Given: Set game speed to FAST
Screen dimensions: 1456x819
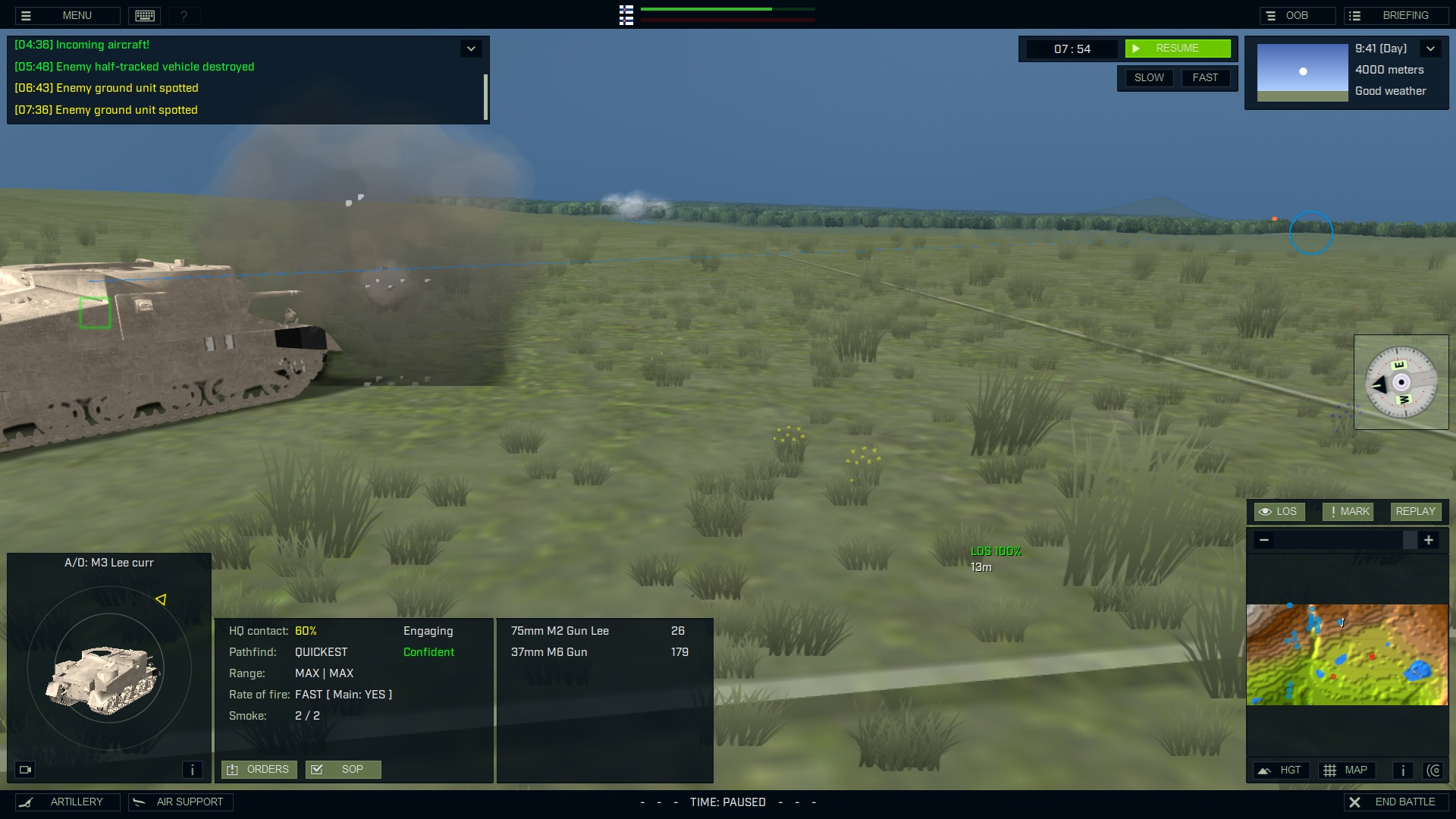Looking at the screenshot, I should tap(1205, 77).
